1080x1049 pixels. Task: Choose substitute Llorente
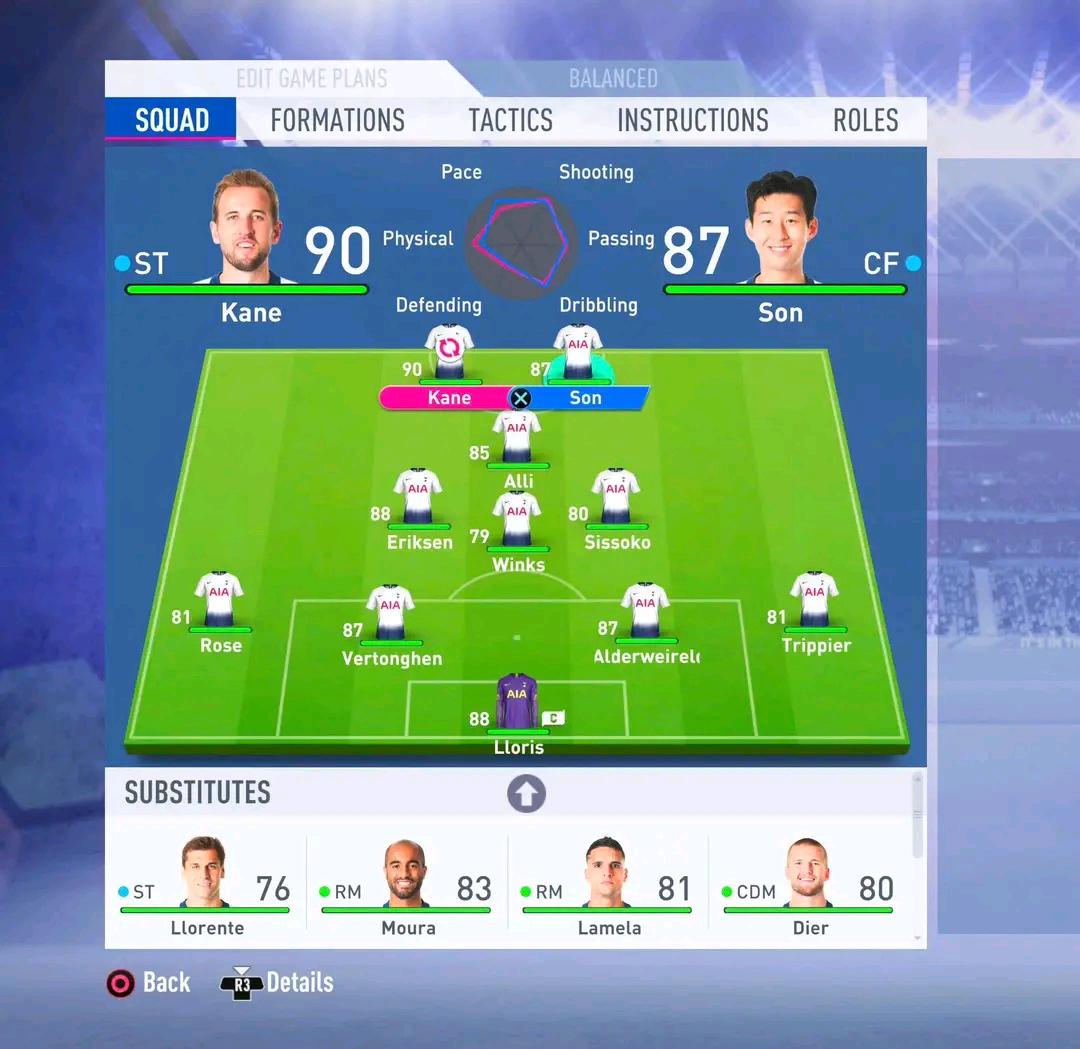click(205, 886)
